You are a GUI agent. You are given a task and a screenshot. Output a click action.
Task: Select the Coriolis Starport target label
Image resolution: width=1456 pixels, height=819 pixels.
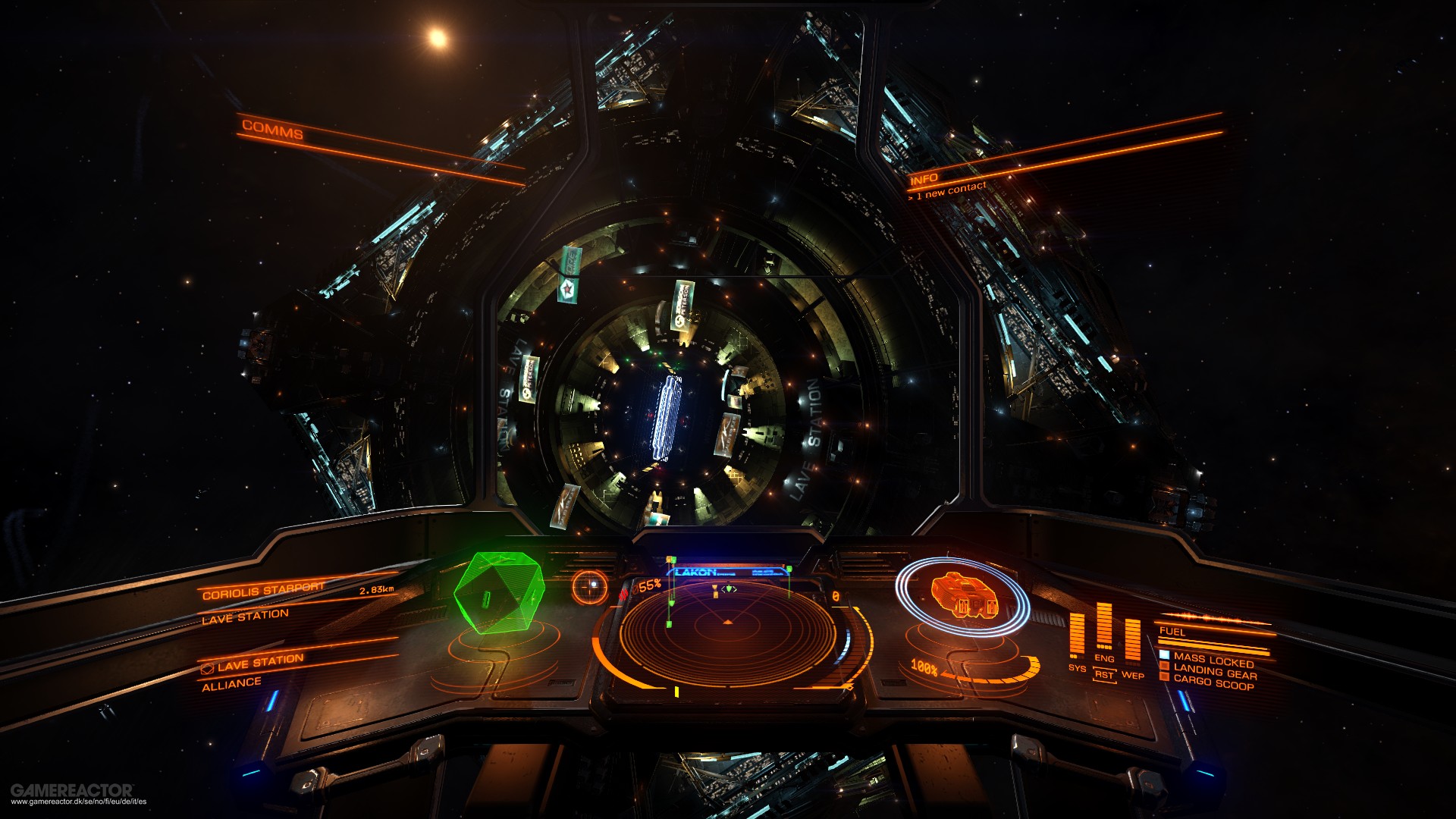[x=263, y=590]
